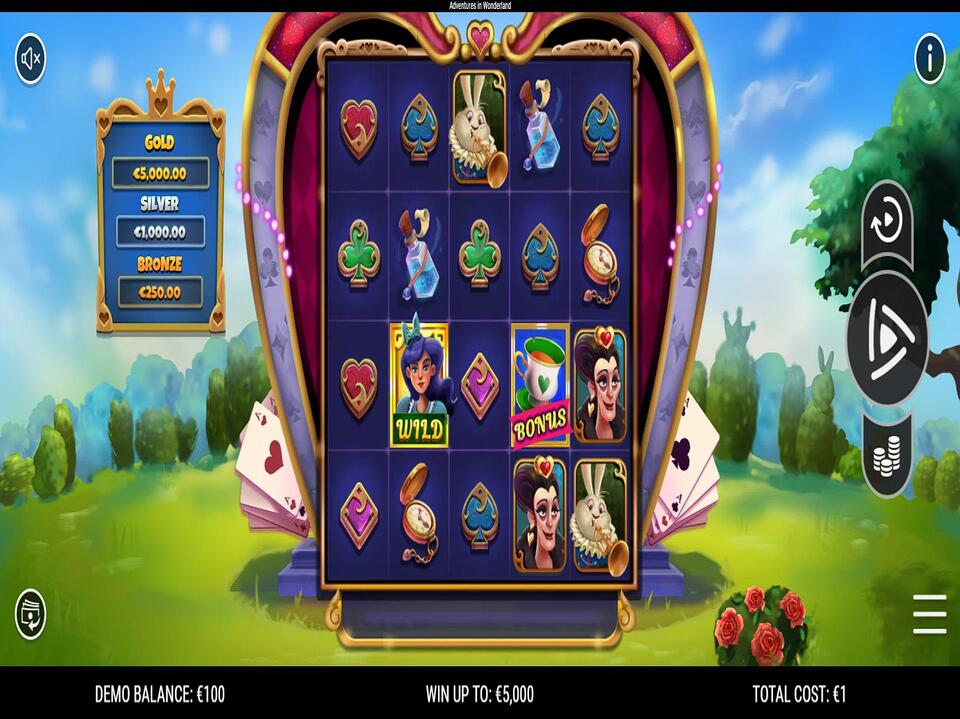Spin the reels with the play button
Image resolution: width=960 pixels, height=719 pixels.
887,340
